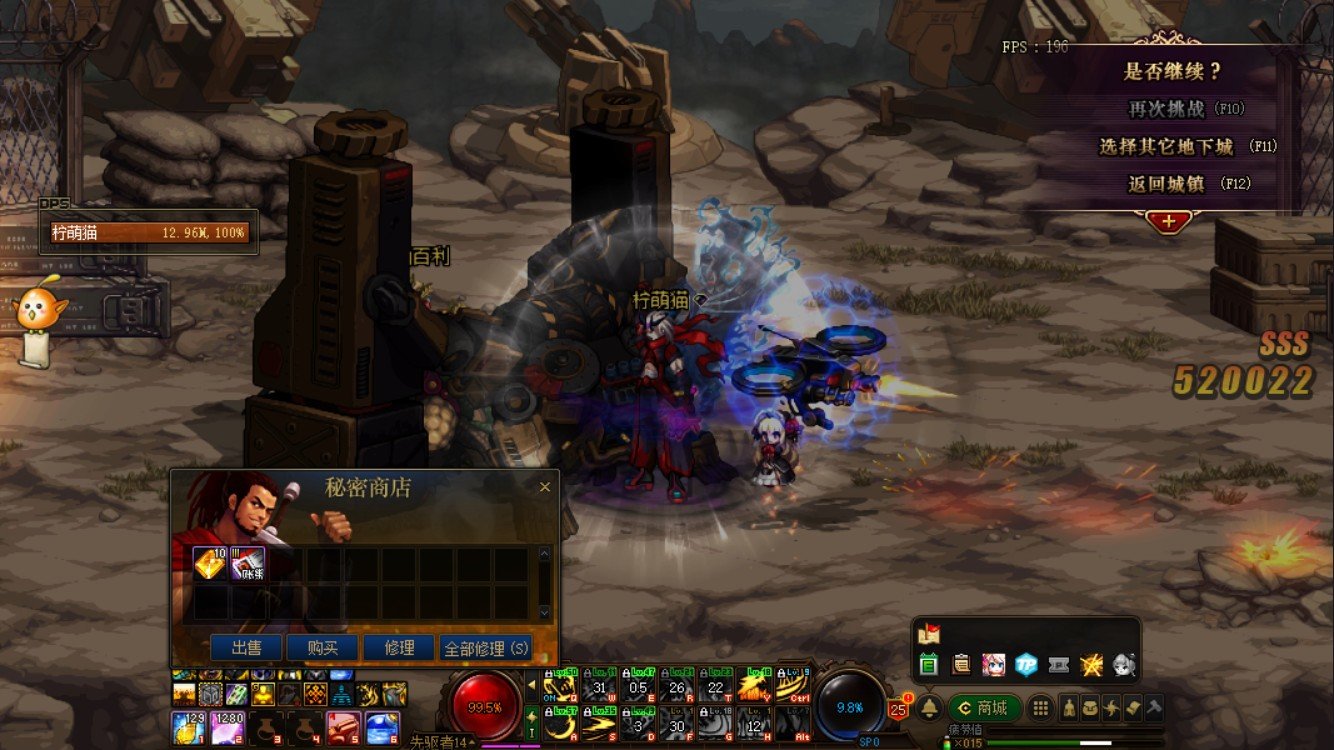Select the golden cube item in shop
1334x750 pixels.
pos(210,564)
